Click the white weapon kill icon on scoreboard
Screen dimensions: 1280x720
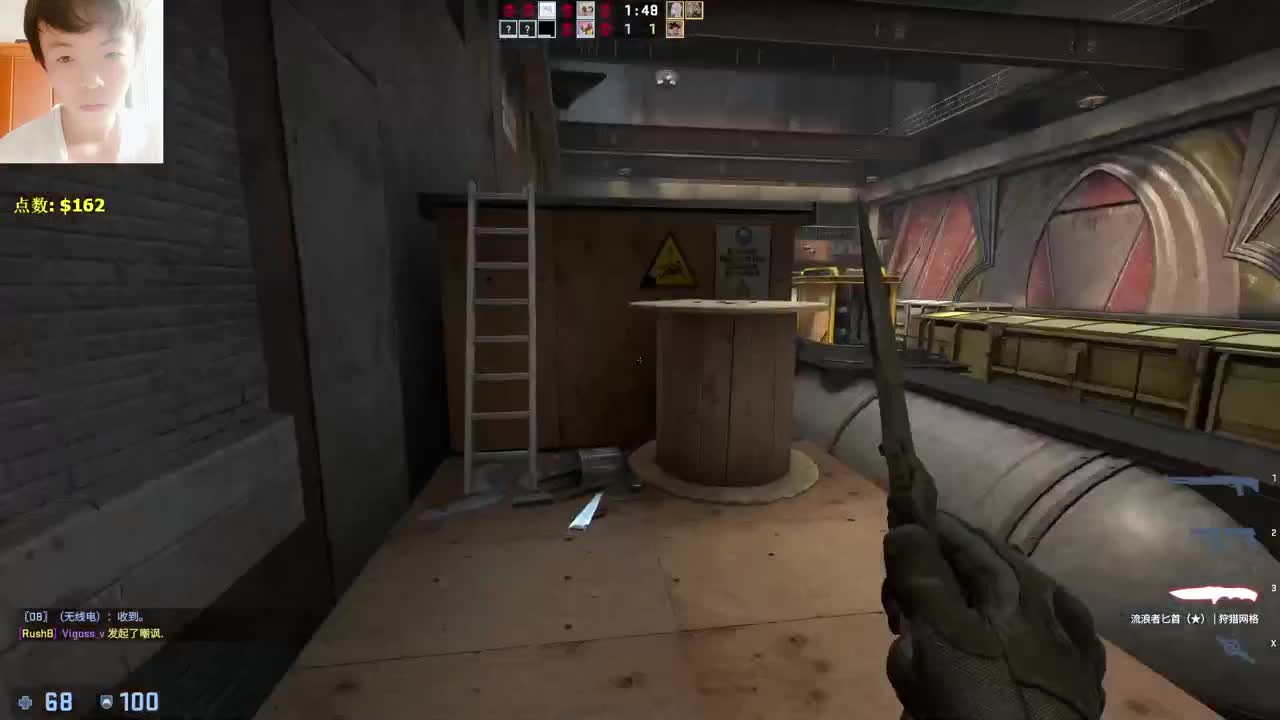tap(547, 11)
